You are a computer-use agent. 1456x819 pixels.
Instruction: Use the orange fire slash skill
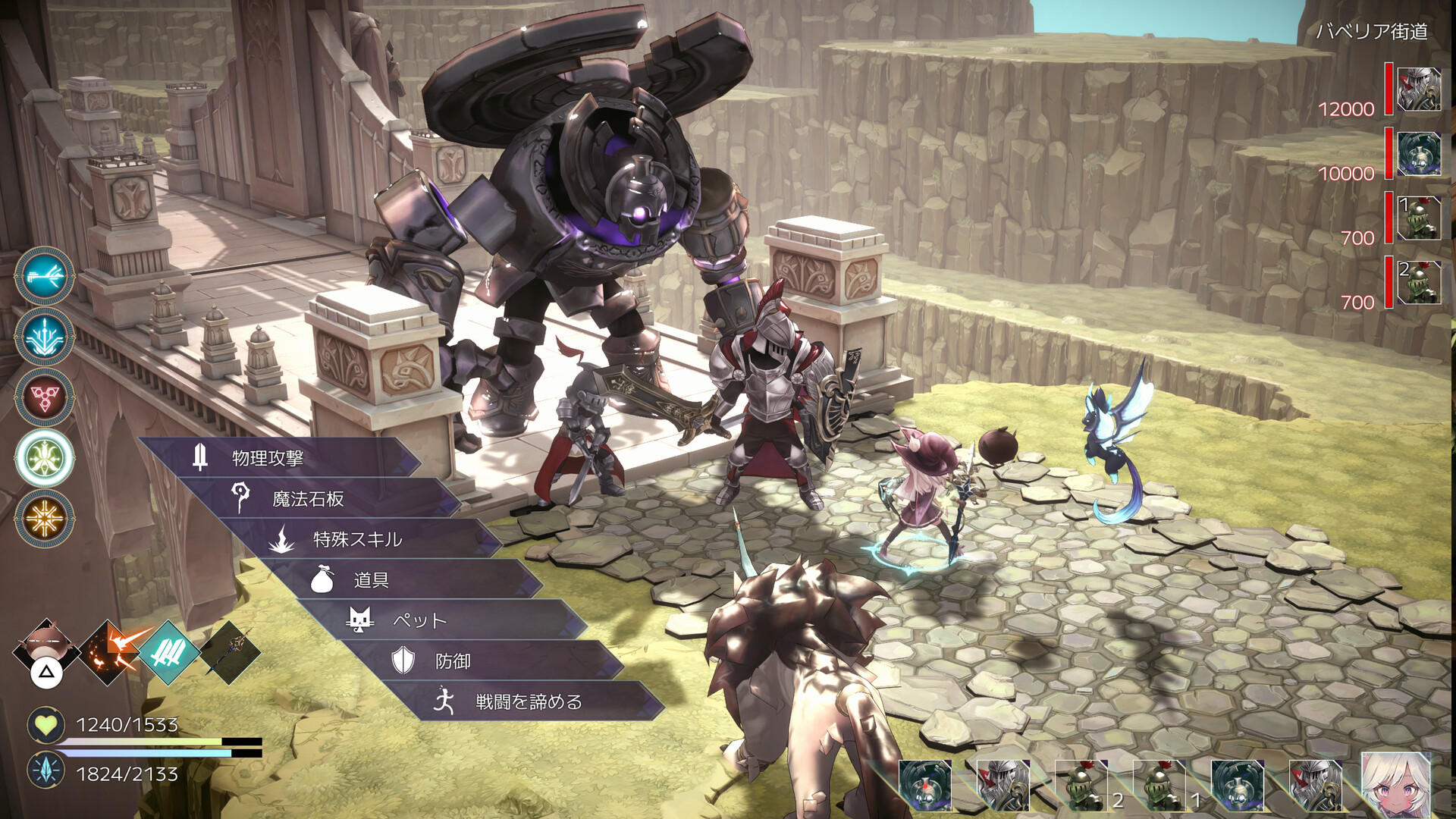pyautogui.click(x=112, y=652)
